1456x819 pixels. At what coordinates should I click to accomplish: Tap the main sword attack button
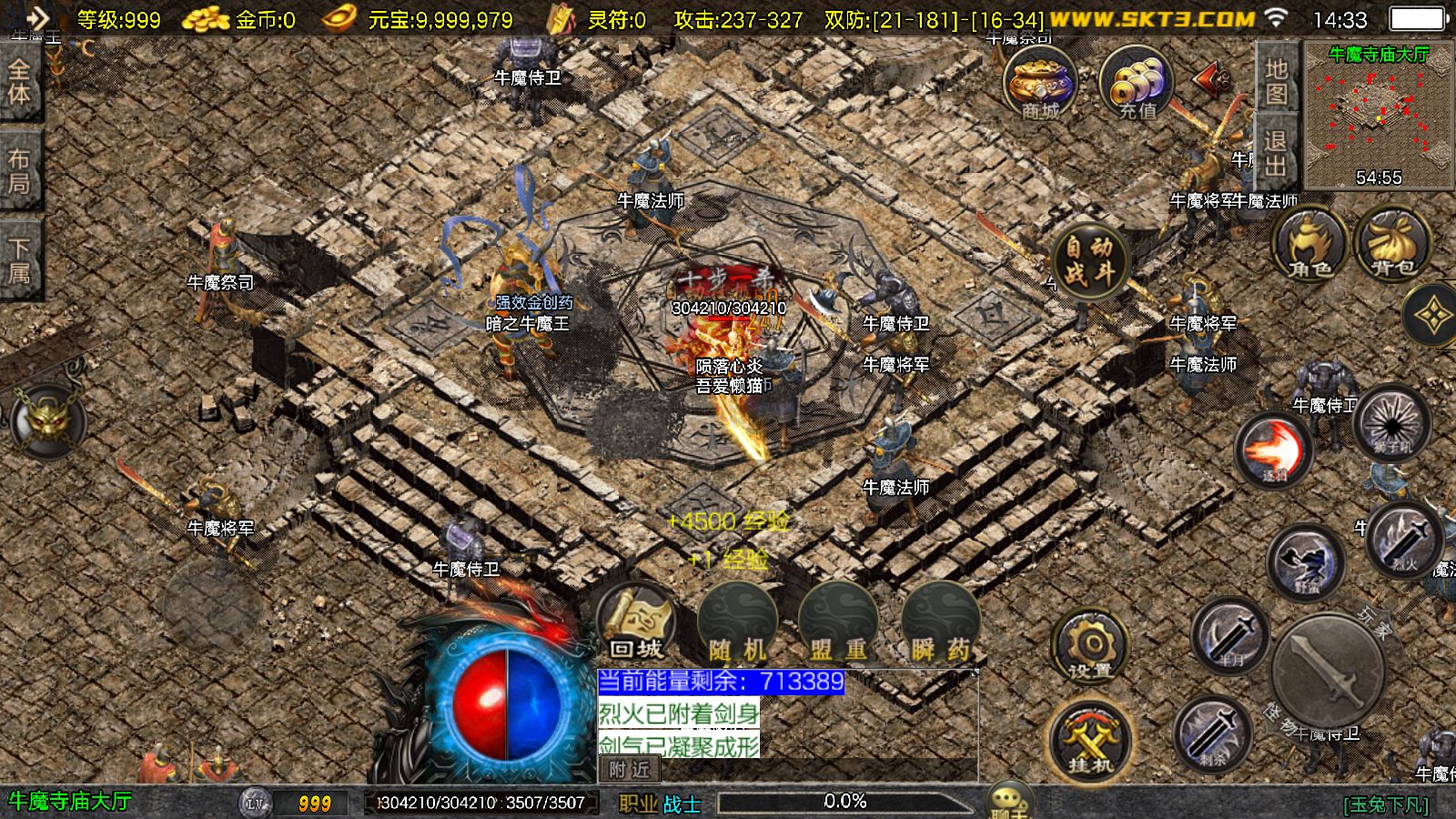(x=1329, y=672)
